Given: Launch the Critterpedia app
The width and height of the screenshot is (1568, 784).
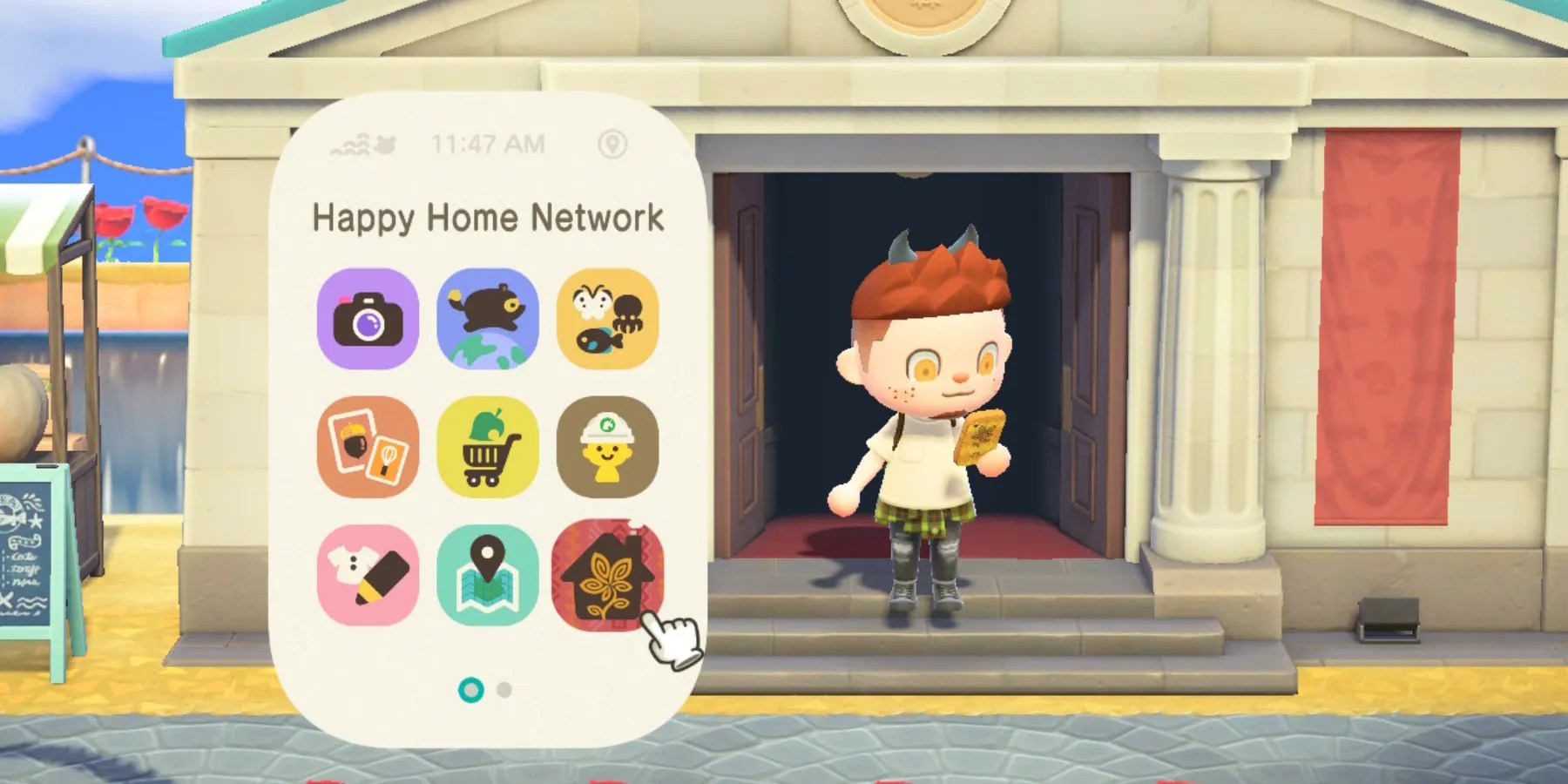Looking at the screenshot, I should pos(609,319).
